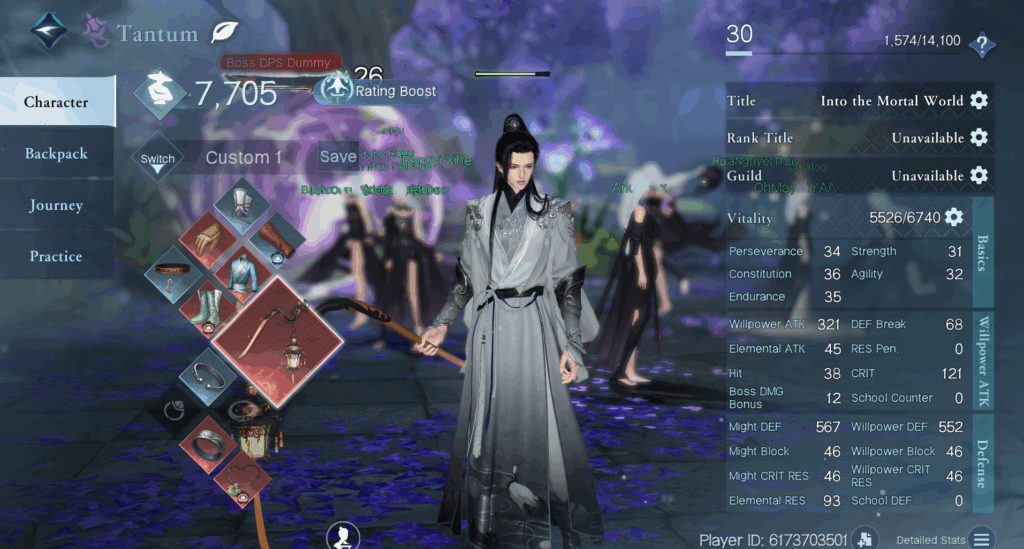This screenshot has width=1024, height=549.
Task: Select the Character tab
Action: click(x=57, y=102)
